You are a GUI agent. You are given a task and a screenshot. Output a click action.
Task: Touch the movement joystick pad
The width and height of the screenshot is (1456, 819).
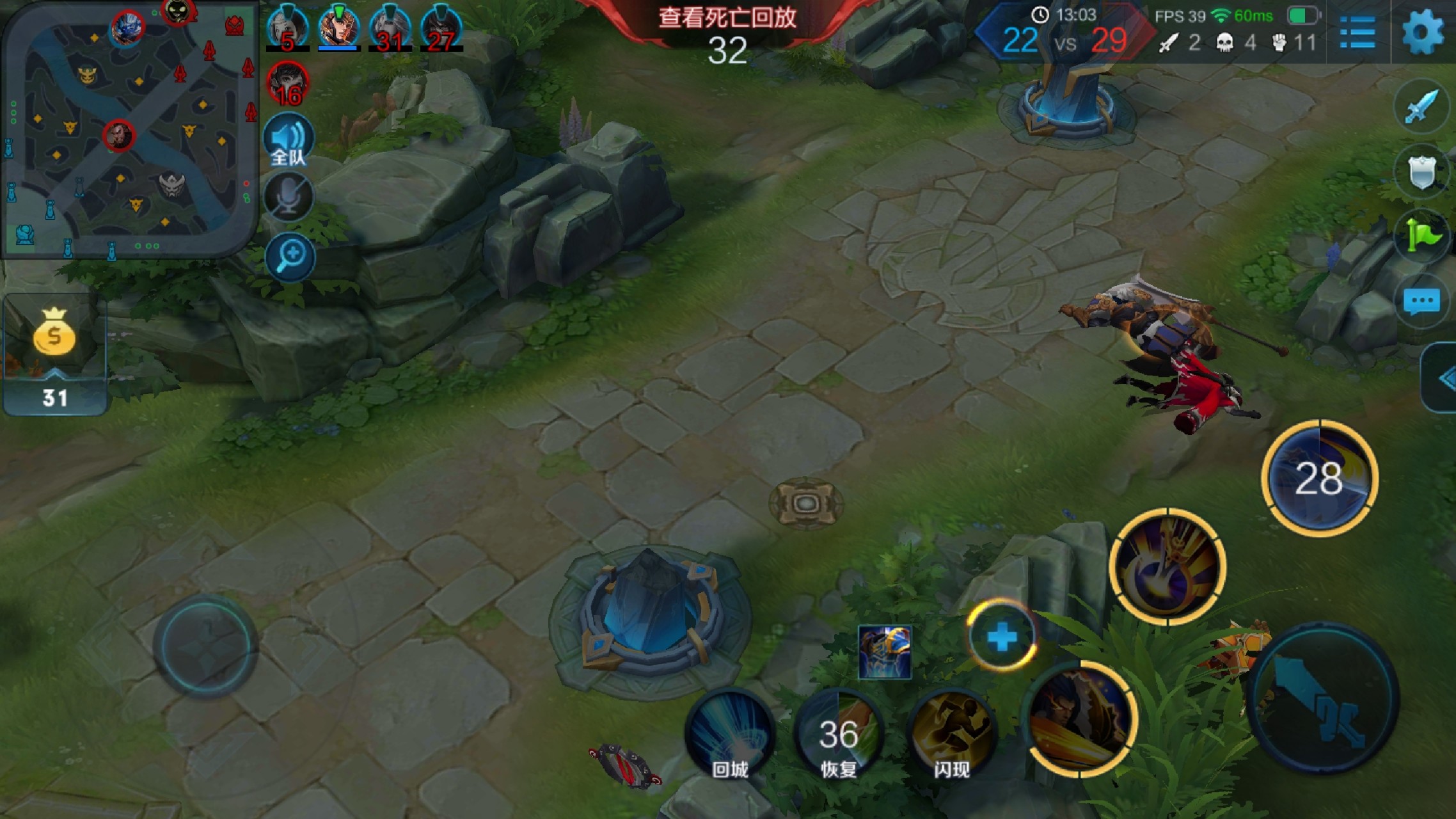click(205, 646)
